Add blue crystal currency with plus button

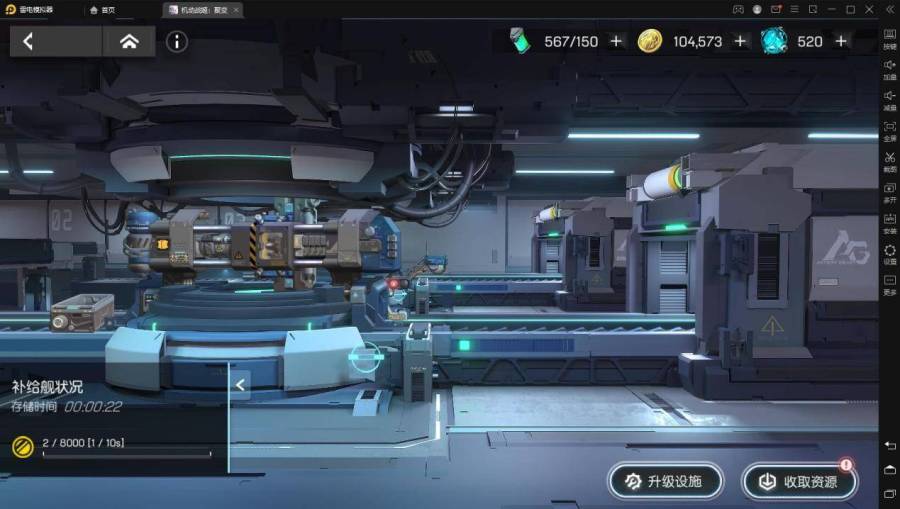(841, 41)
